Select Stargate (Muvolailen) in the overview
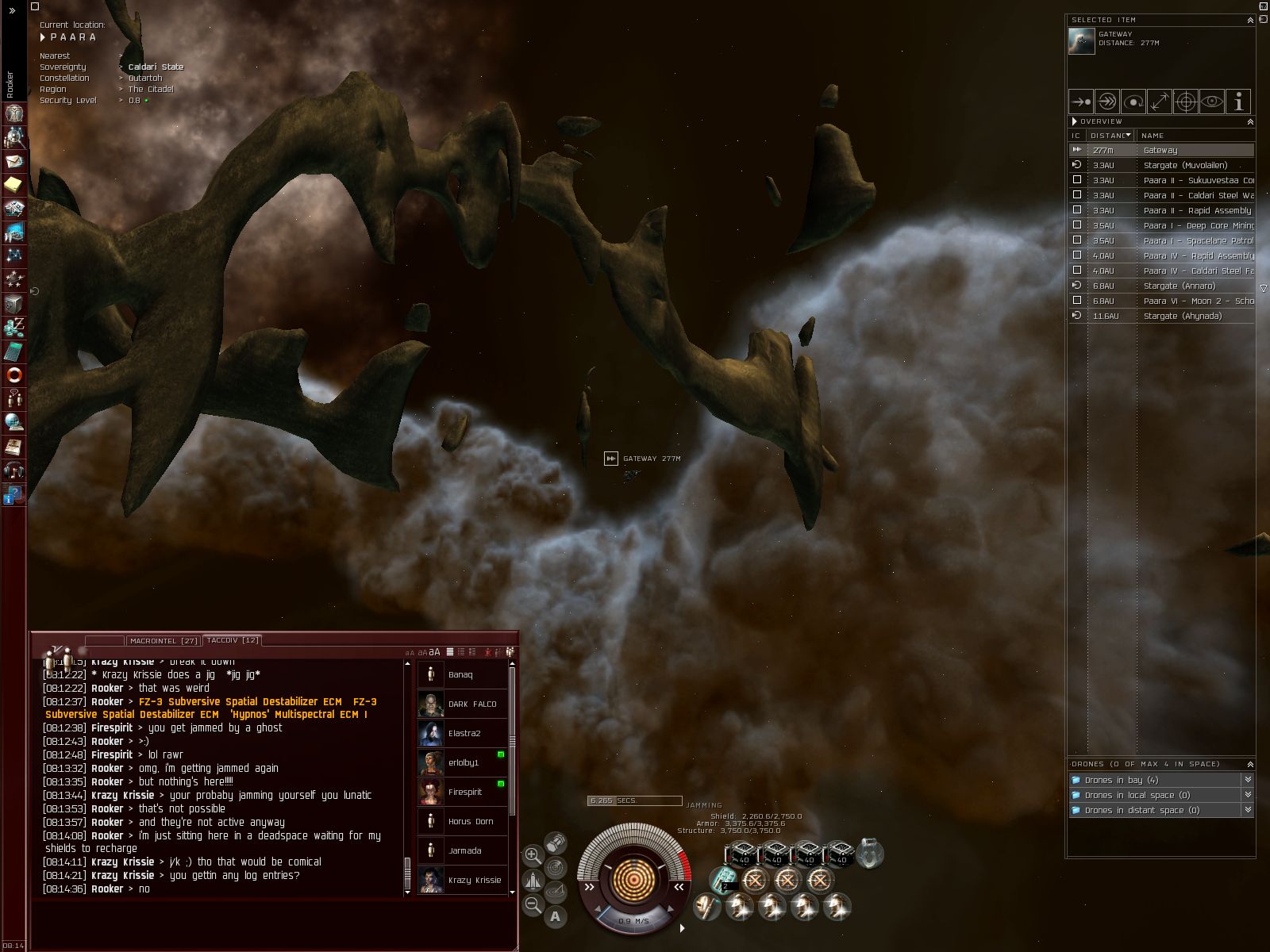 point(1184,165)
